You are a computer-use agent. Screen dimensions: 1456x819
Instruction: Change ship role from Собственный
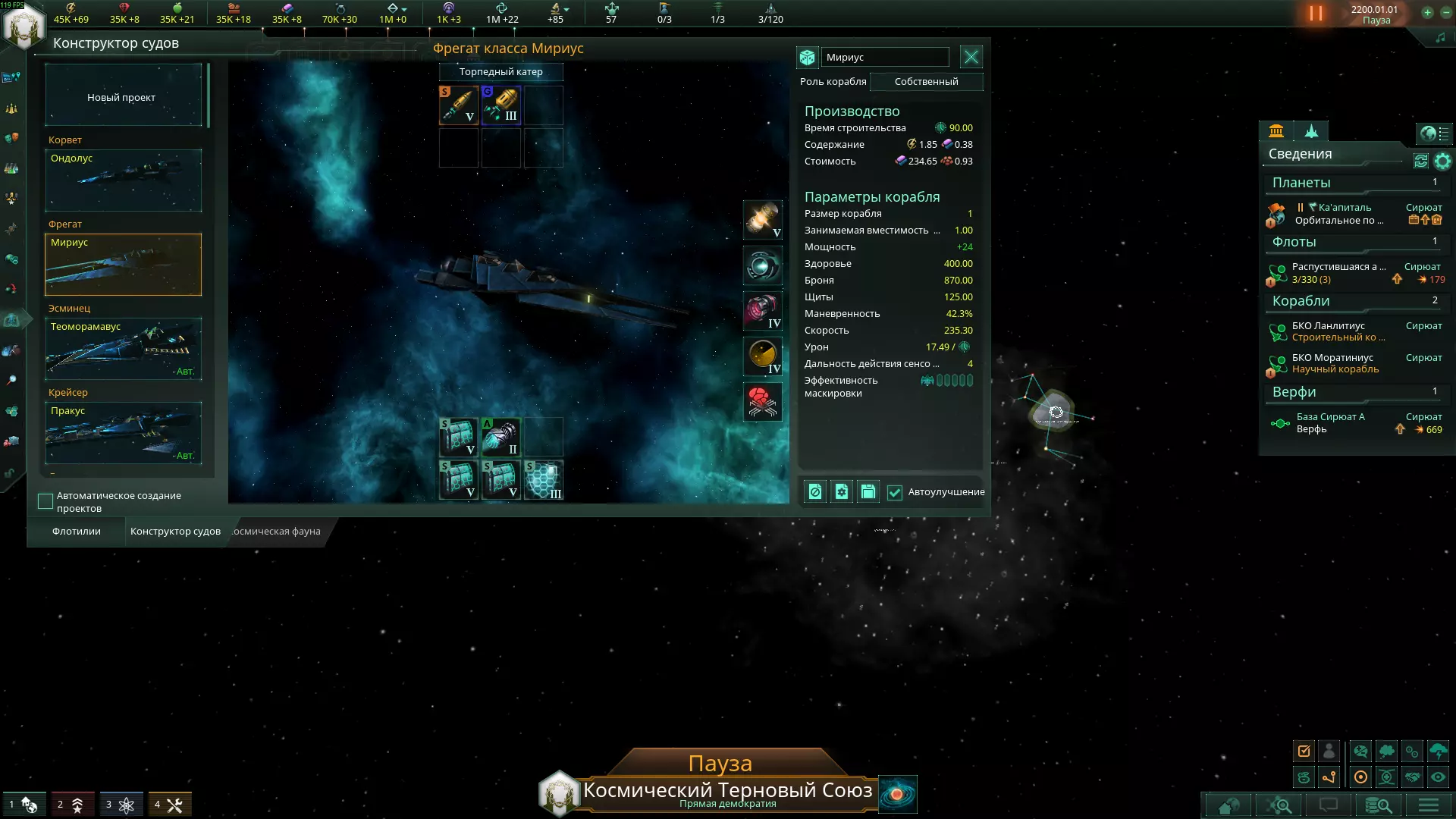click(x=926, y=82)
